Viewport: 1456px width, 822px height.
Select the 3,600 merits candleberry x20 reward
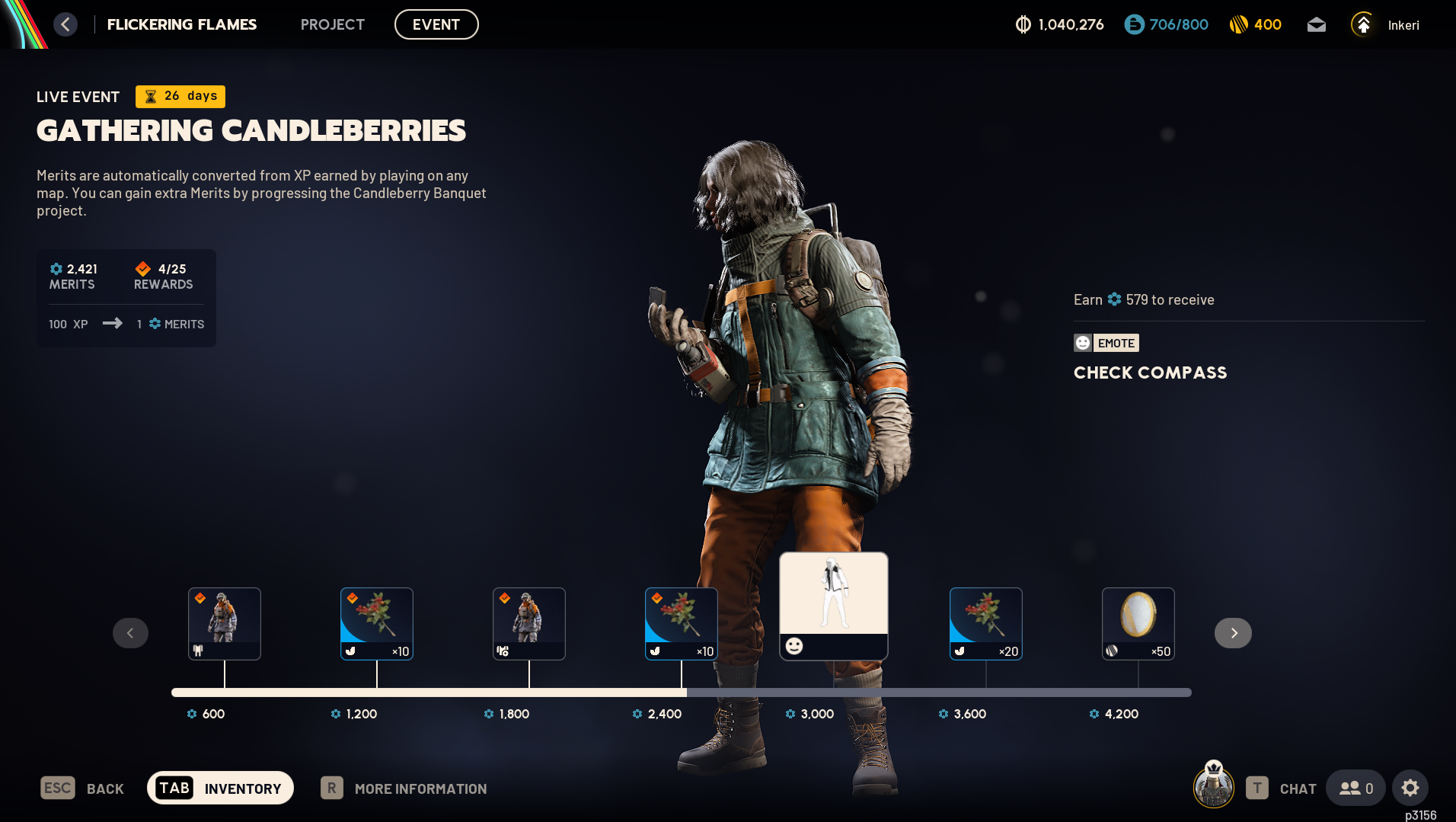tap(985, 623)
